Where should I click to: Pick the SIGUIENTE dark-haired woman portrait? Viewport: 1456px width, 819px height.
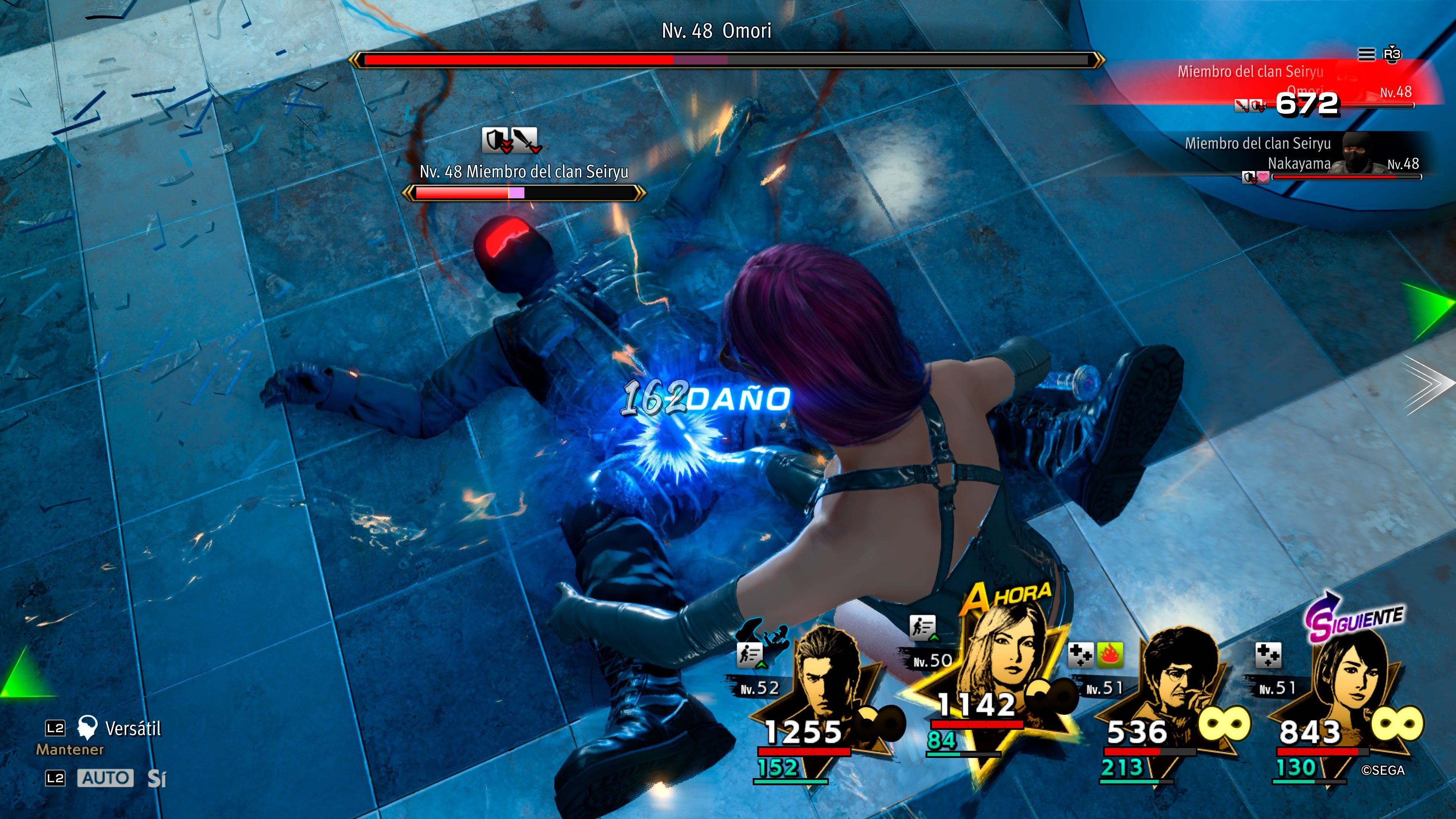point(1352,675)
